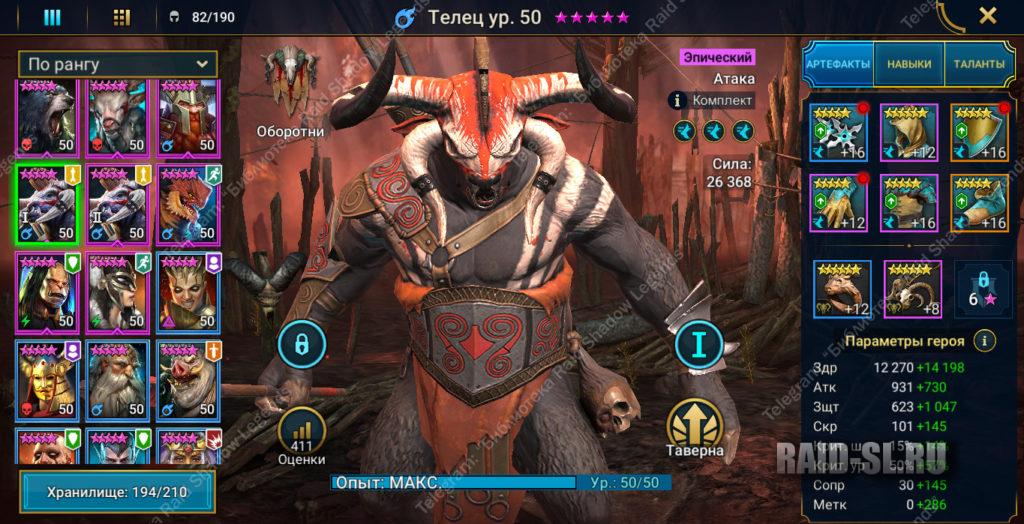Show hero parameters info icon

986,341
